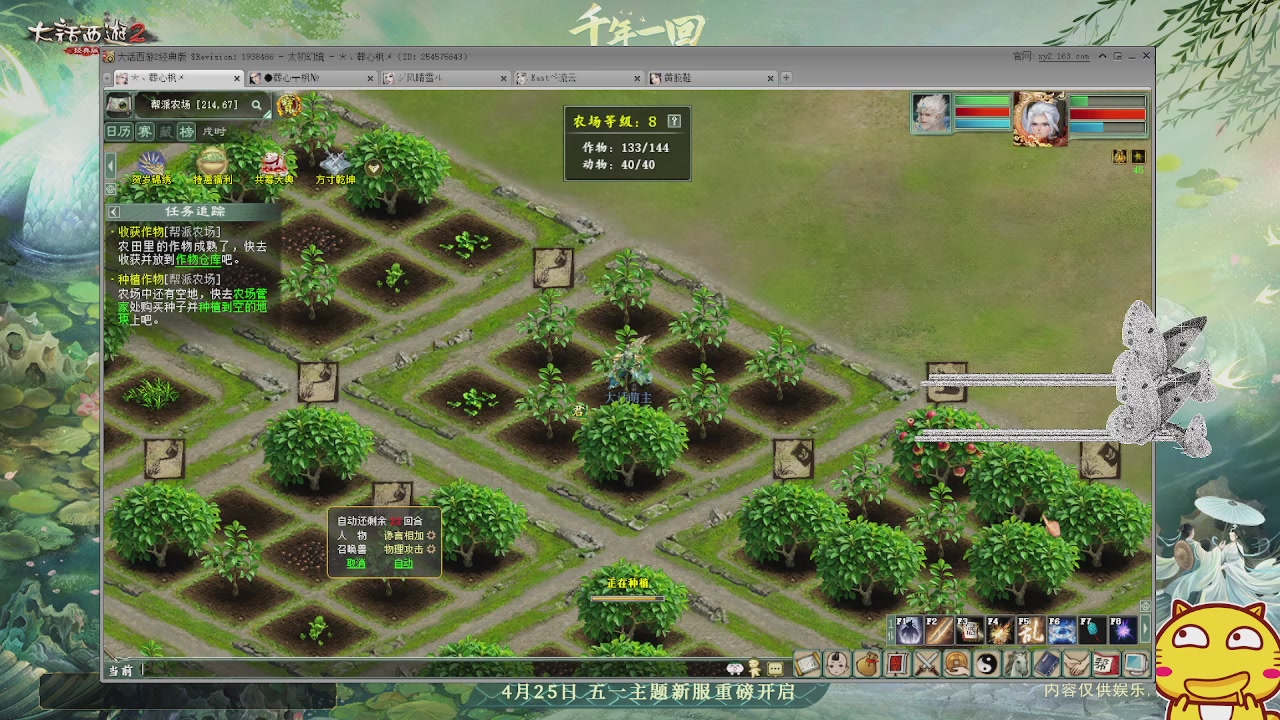Screen dimensions: 1280x720
Task: Select the F5 乱 skill in the hotbar
Action: (1031, 630)
